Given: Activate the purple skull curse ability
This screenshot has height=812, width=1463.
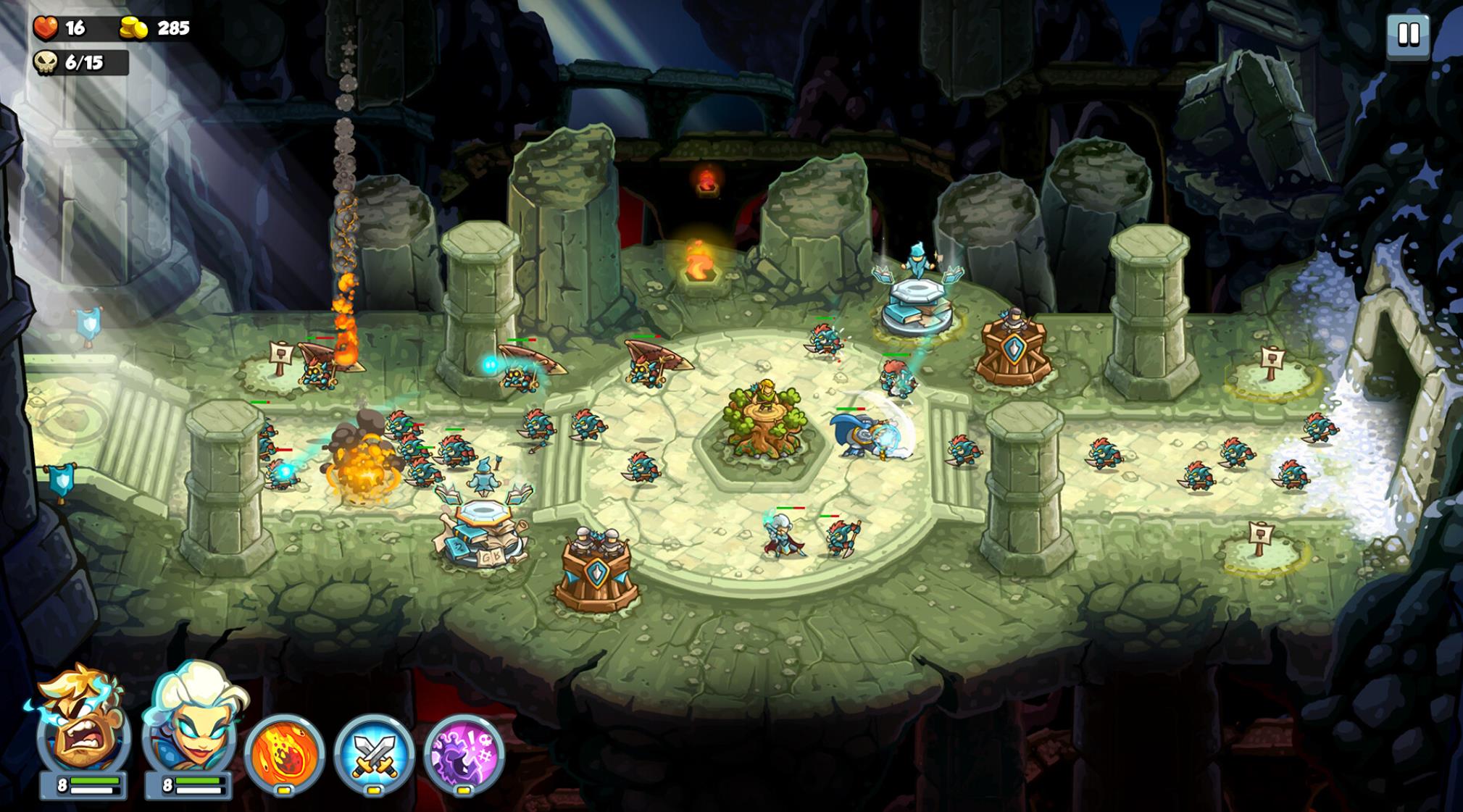Looking at the screenshot, I should pyautogui.click(x=464, y=753).
